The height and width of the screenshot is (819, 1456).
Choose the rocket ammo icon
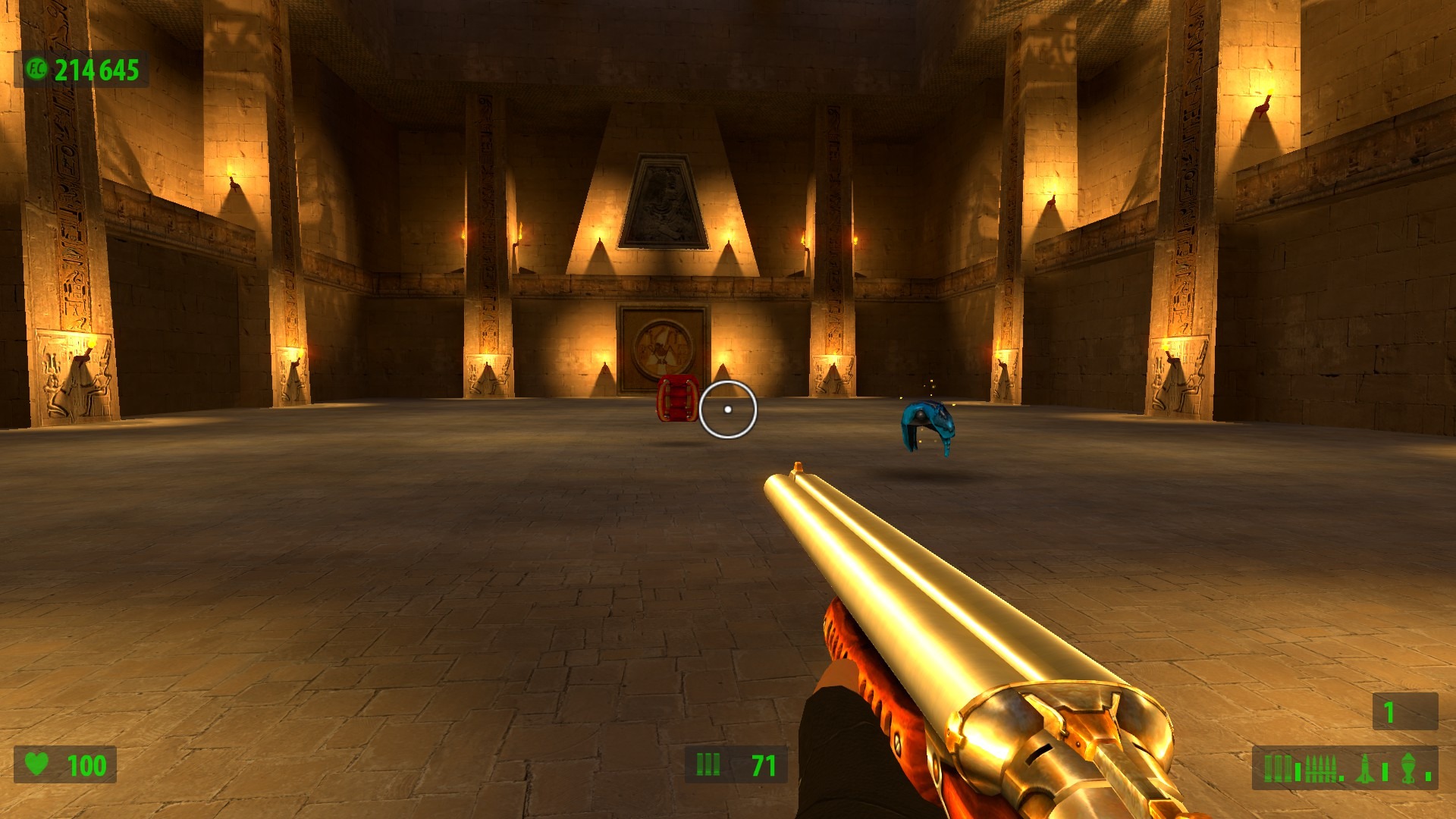(1364, 768)
